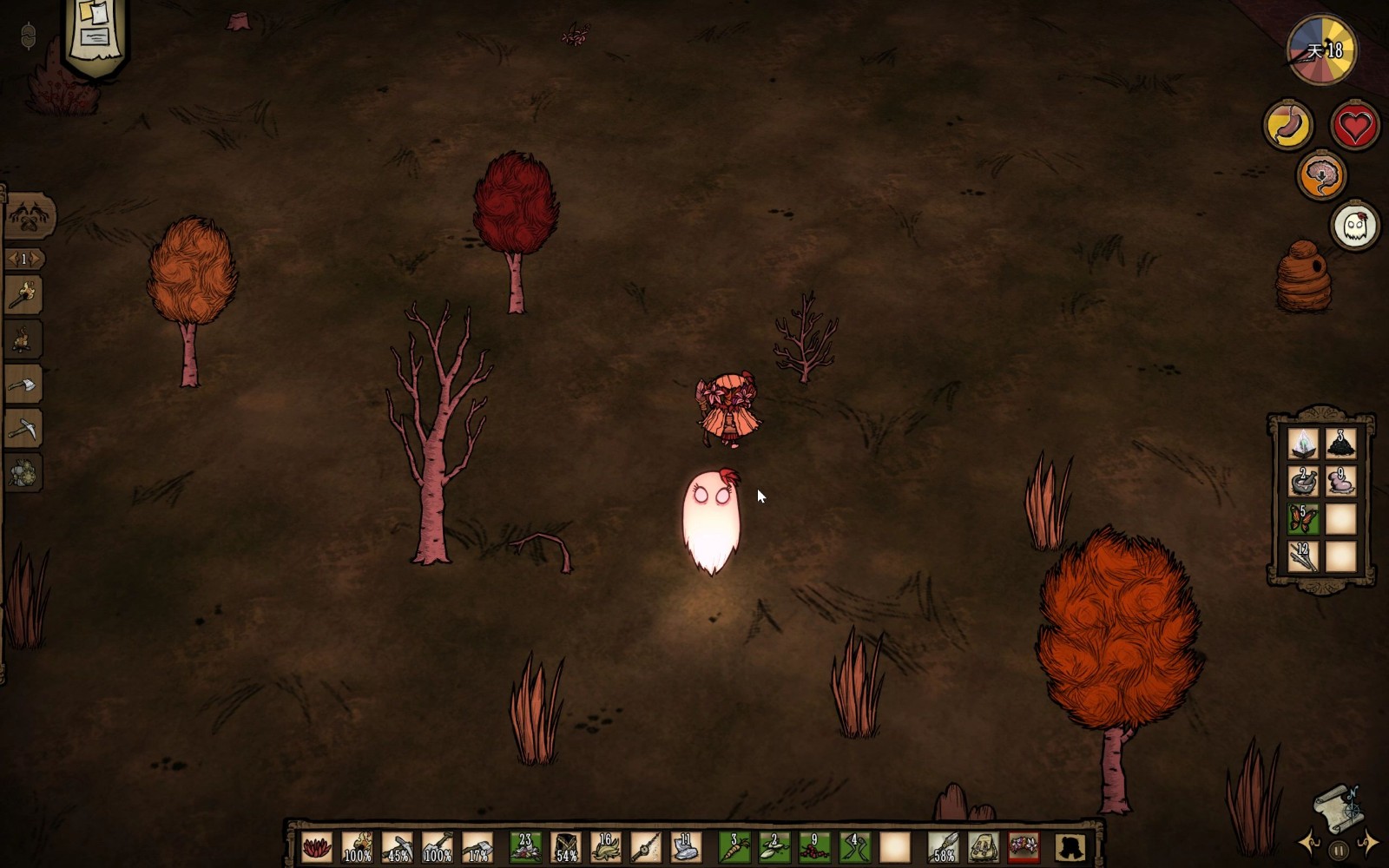
Task: Select the red flower inventory slot
Action: 317,846
